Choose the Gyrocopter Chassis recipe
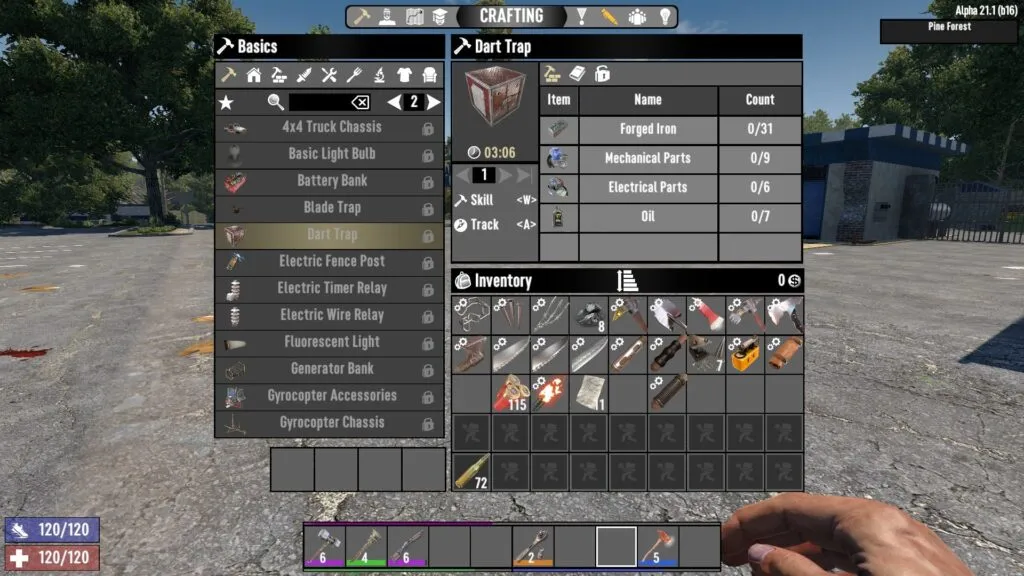This screenshot has height=576, width=1024. click(331, 423)
